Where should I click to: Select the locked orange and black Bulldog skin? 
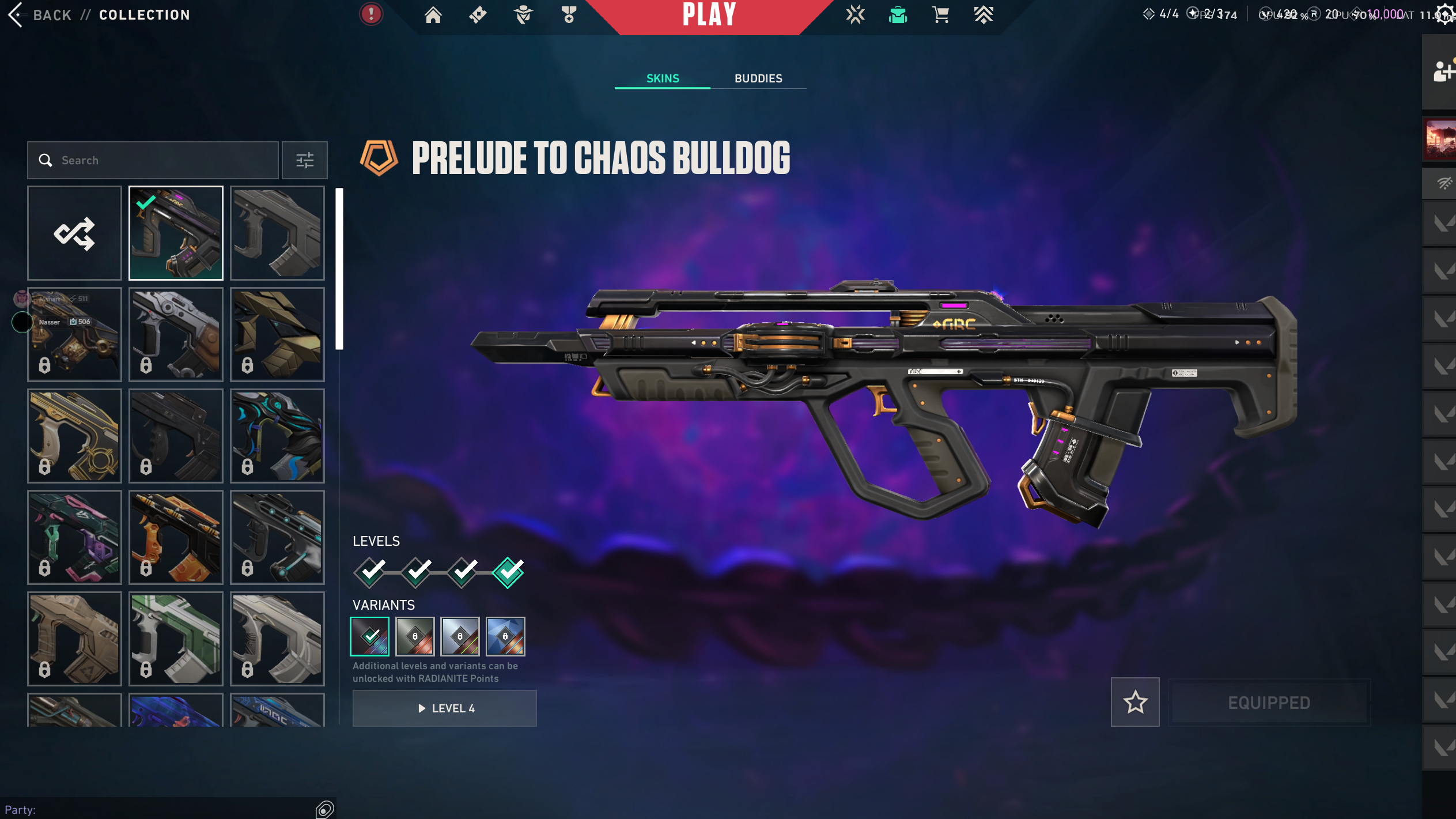tap(176, 537)
